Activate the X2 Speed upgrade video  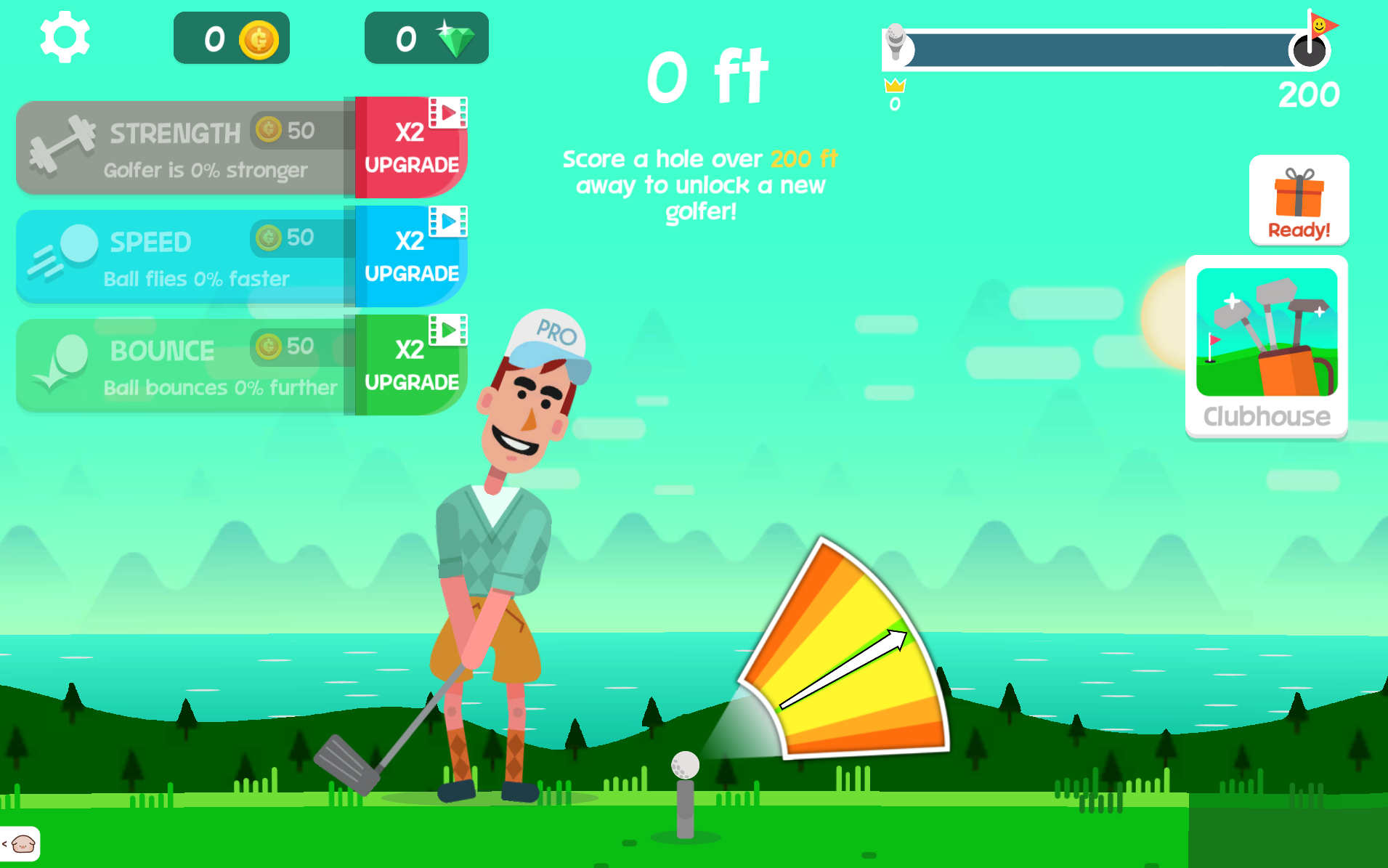click(x=411, y=256)
